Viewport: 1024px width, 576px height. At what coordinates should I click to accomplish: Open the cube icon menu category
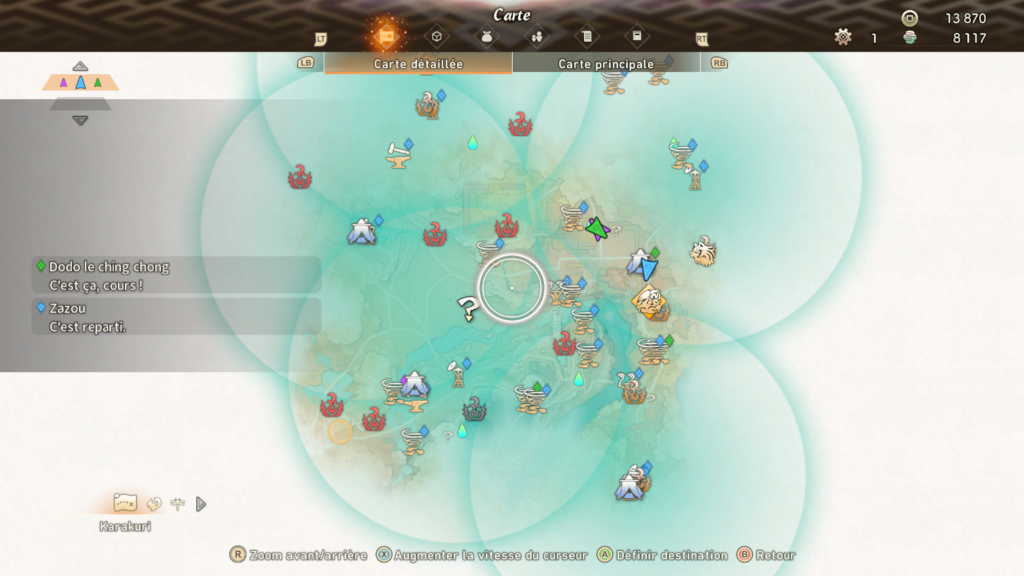click(x=437, y=37)
